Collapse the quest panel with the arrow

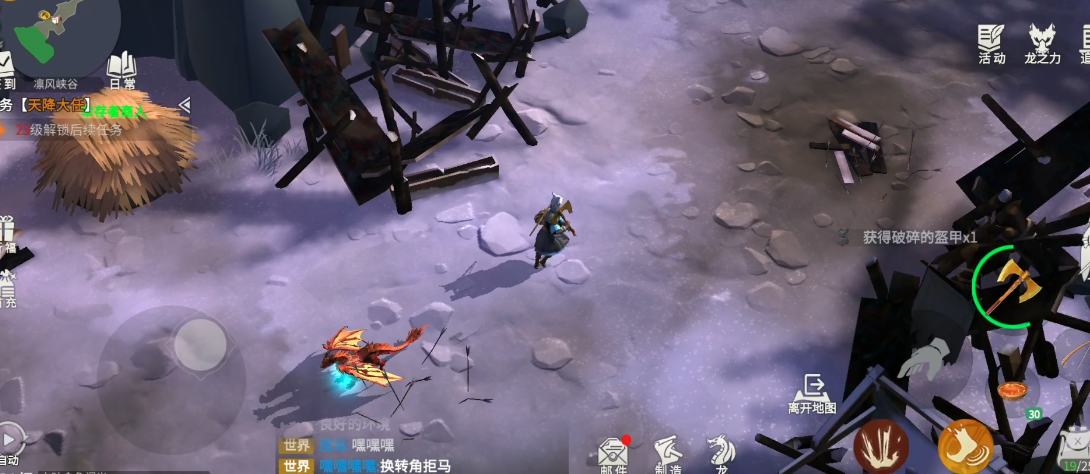[x=184, y=104]
